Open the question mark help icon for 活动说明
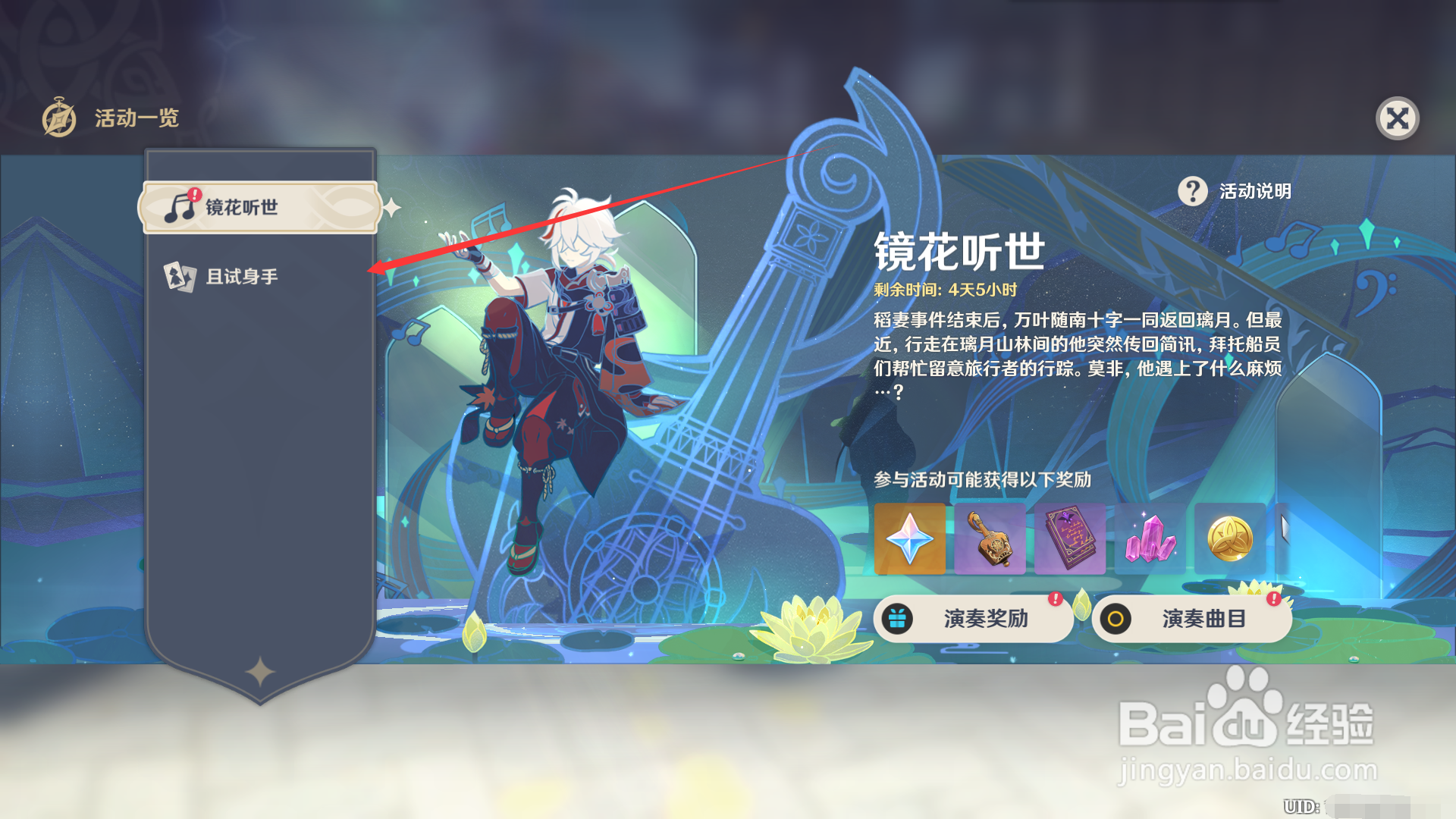The image size is (1456, 819). pyautogui.click(x=1193, y=192)
